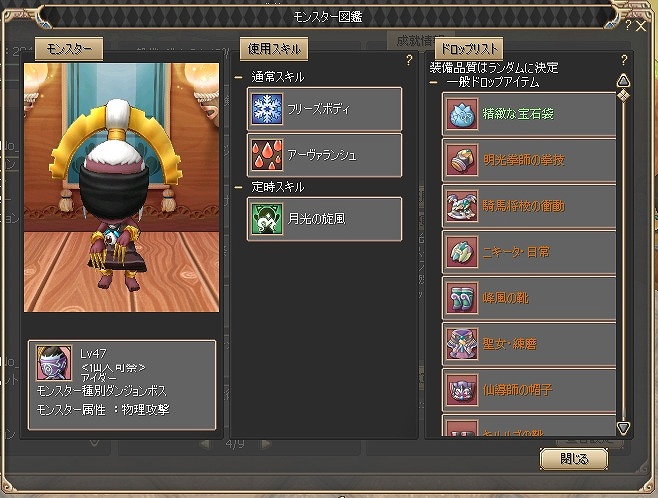This screenshot has height=498, width=658.
Task: Select the ニキータ・日常 drop item
Action: pyautogui.click(x=529, y=252)
